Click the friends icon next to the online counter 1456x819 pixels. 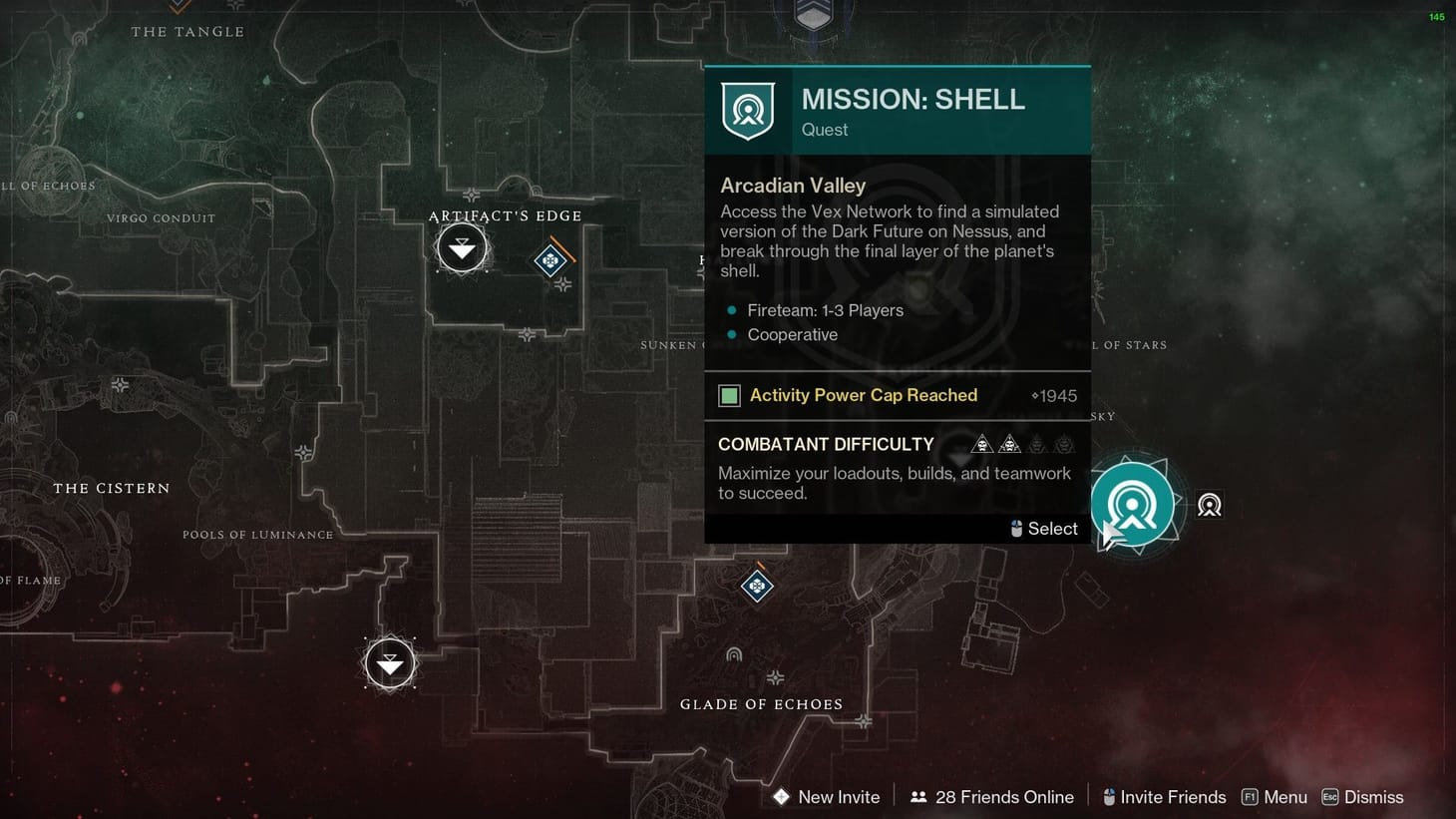click(918, 796)
